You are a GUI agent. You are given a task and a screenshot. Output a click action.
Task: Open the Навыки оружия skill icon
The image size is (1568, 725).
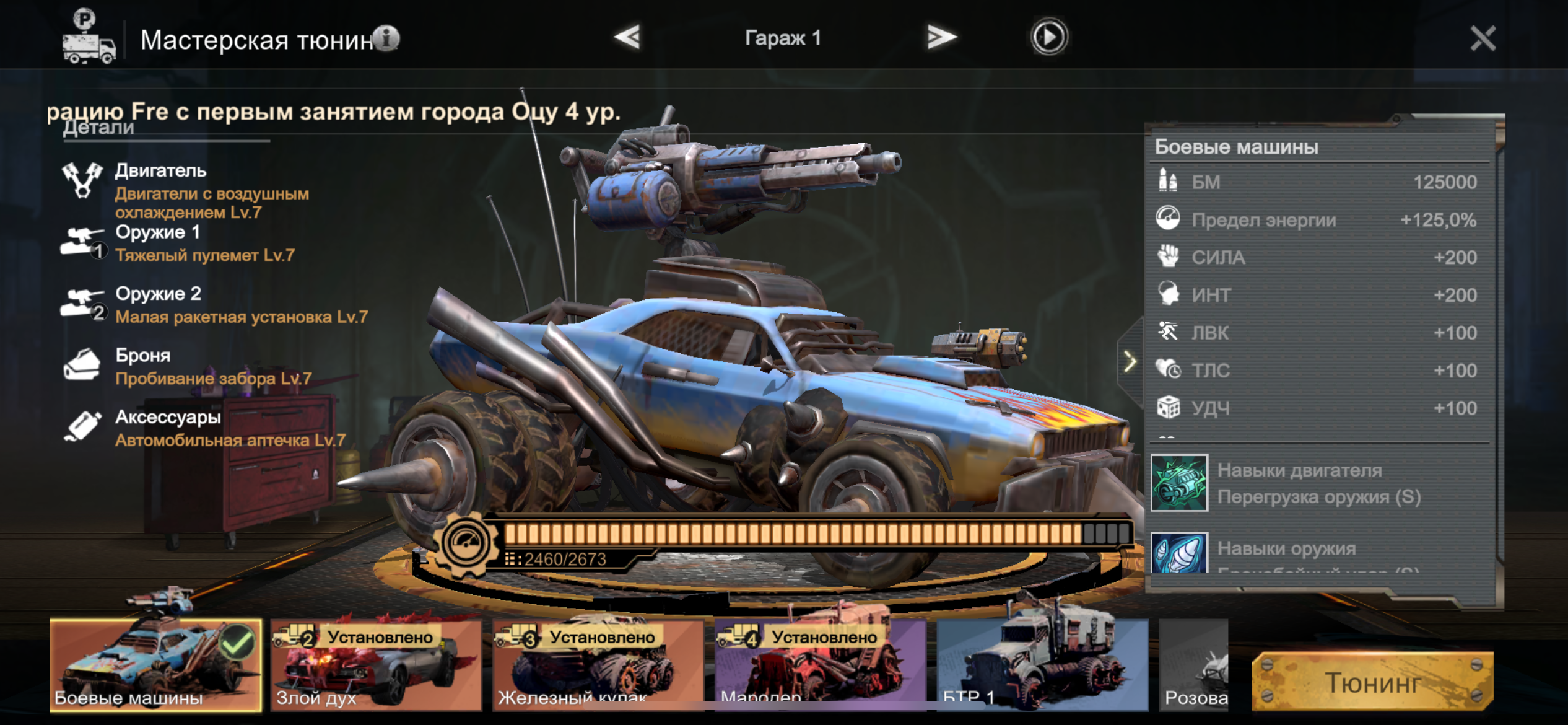[x=1179, y=553]
